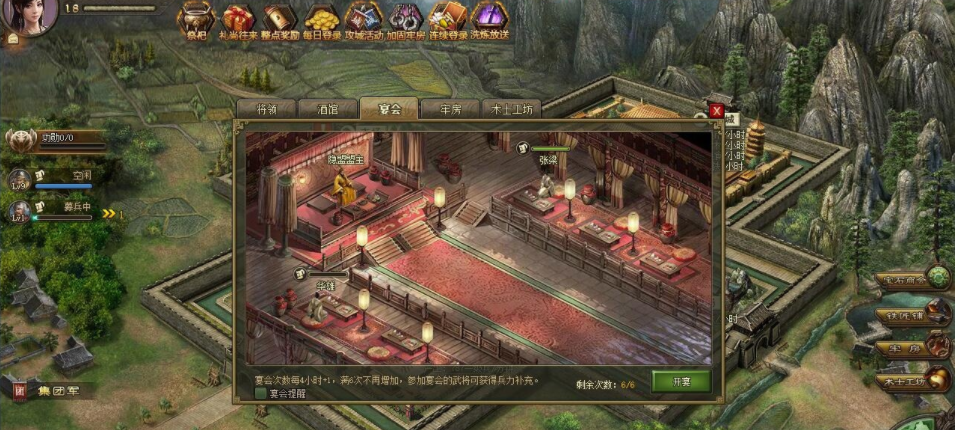The height and width of the screenshot is (430, 955).
Task: Open the 礼尚往来 gift box icon
Action: pos(237,18)
